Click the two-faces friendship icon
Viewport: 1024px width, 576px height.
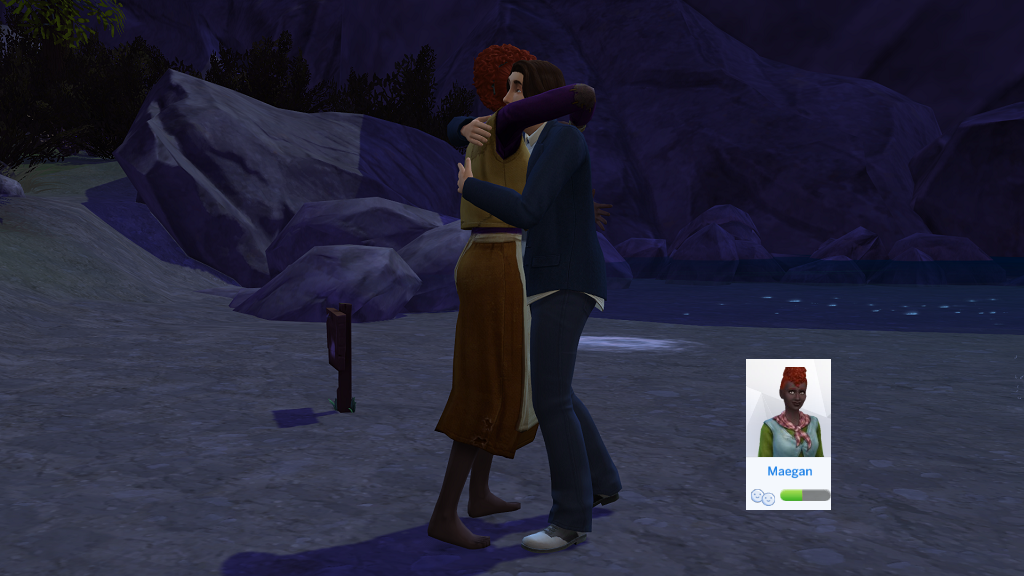click(761, 496)
